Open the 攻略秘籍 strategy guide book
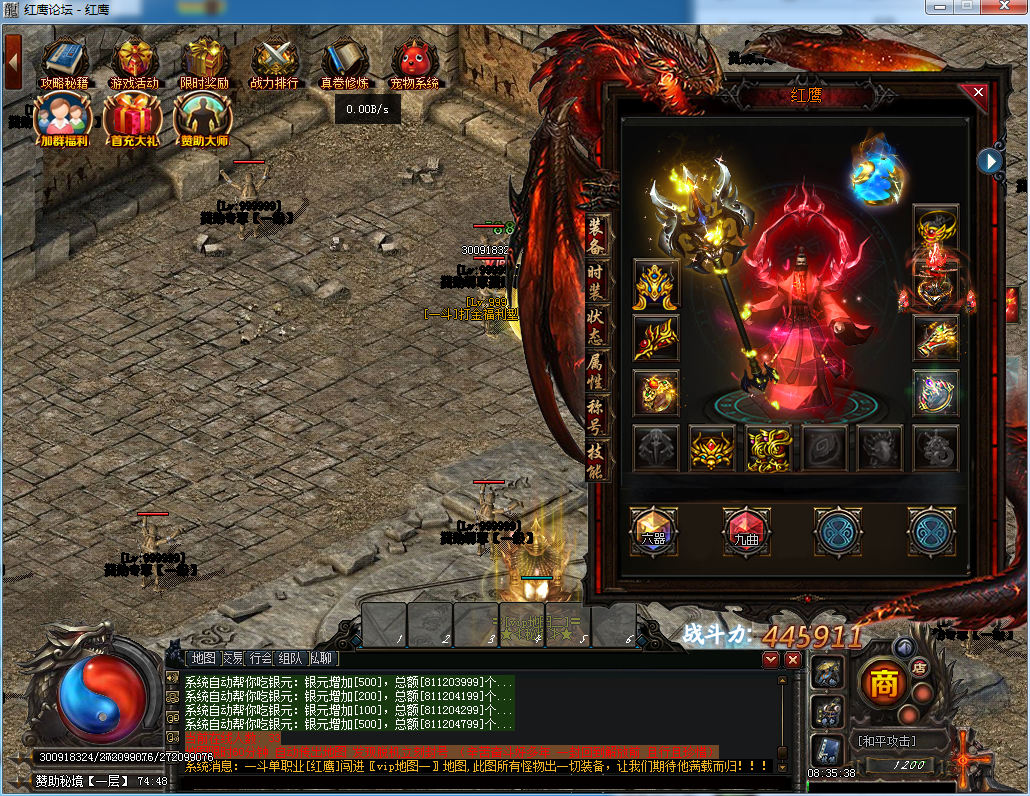1030x796 pixels. (64, 62)
